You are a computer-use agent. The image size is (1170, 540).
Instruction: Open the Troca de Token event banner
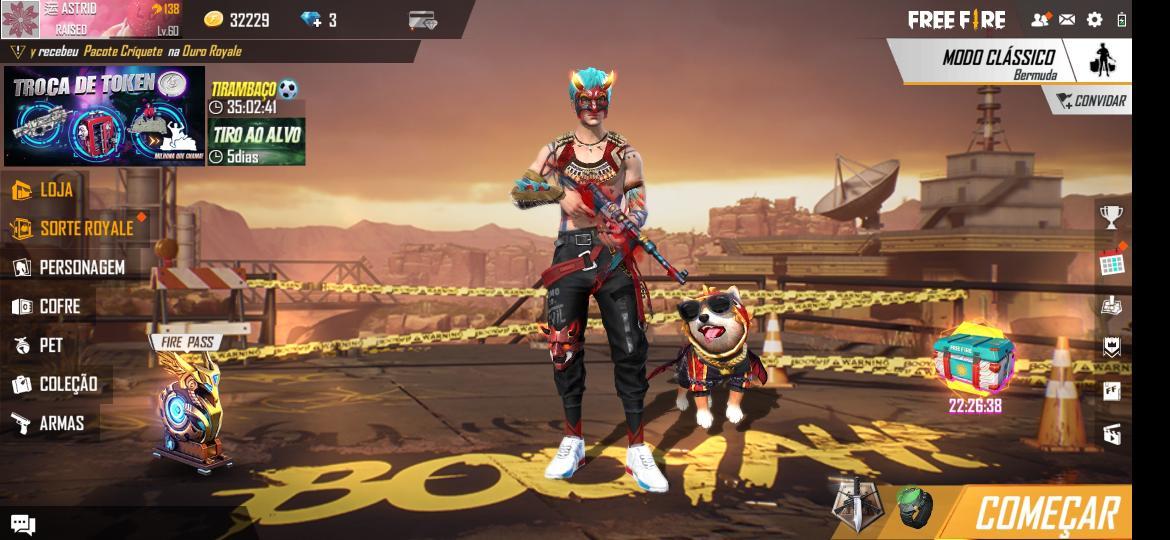[x=104, y=115]
